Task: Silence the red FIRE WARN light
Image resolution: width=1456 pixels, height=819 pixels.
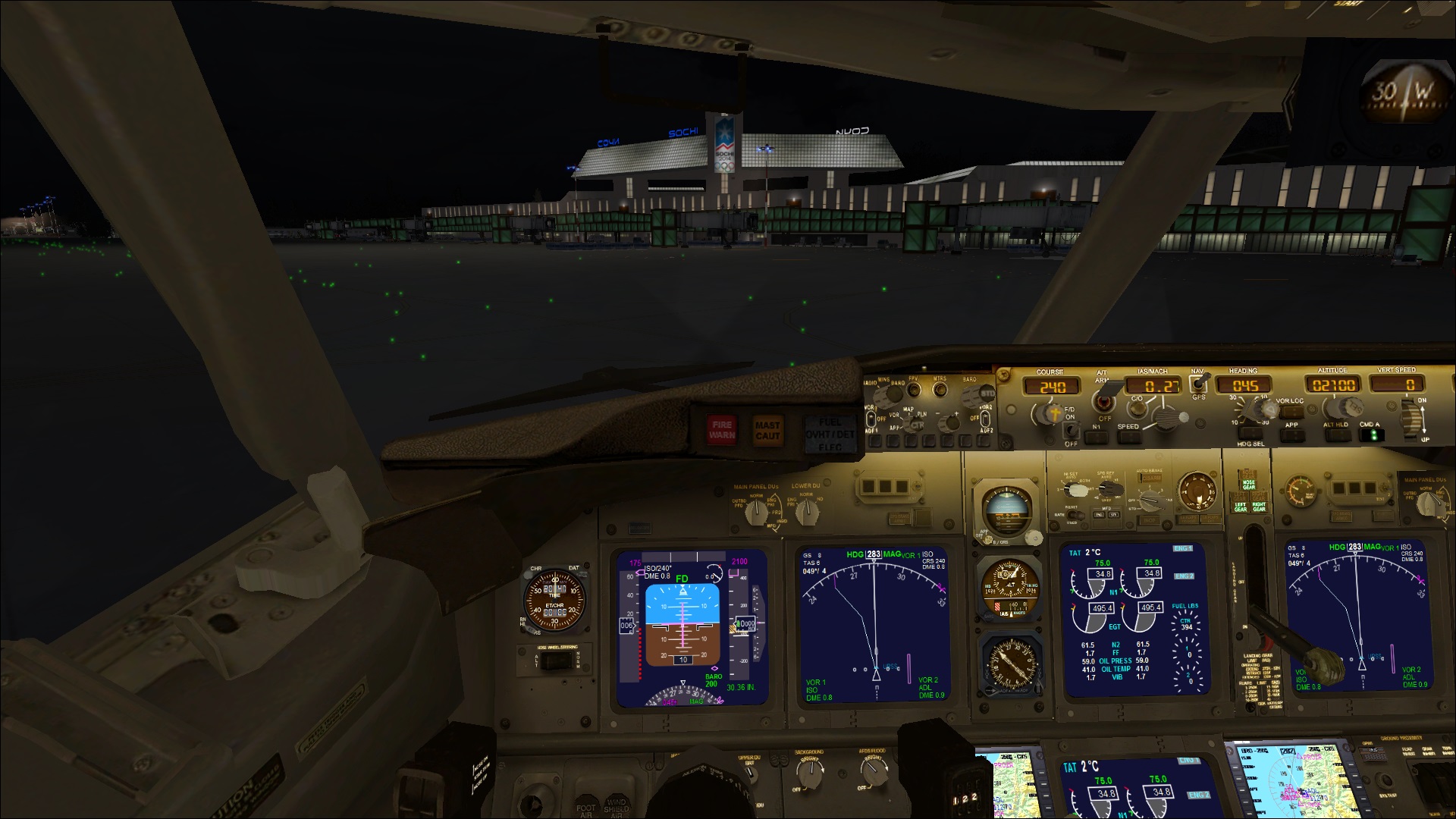Action: pos(721,430)
